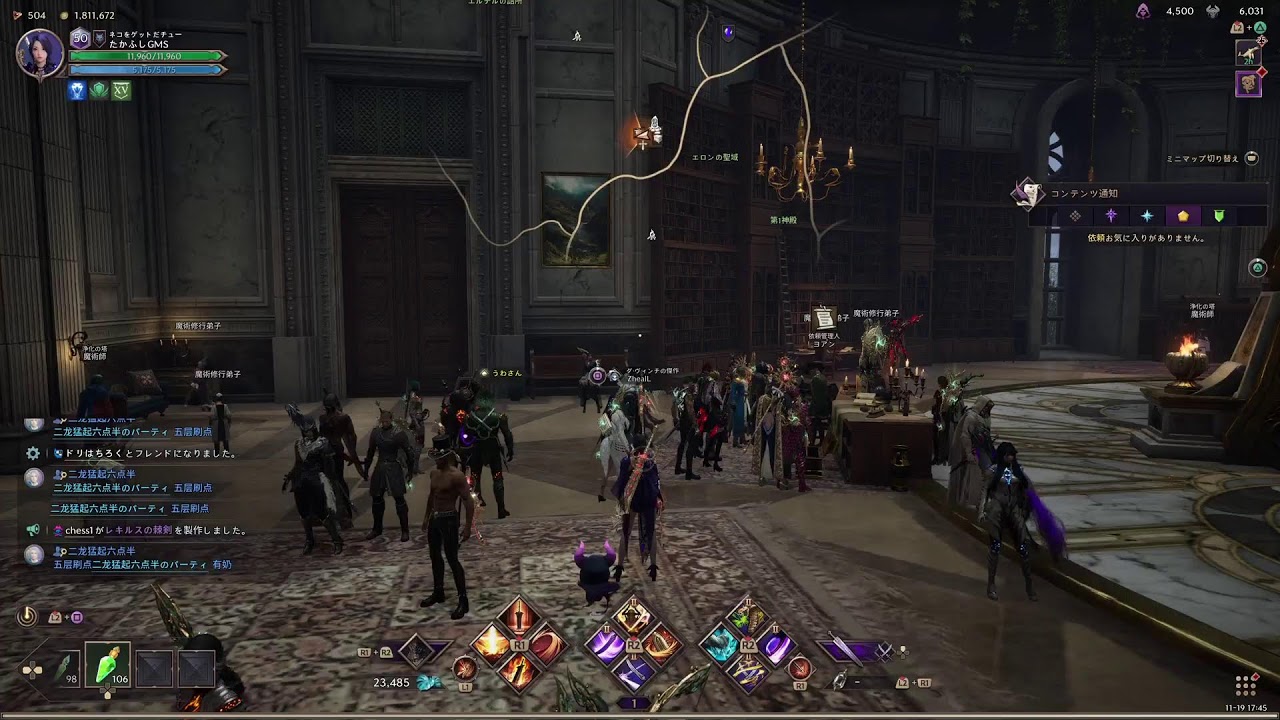
Task: Use the green potion quick slot
Action: (107, 665)
